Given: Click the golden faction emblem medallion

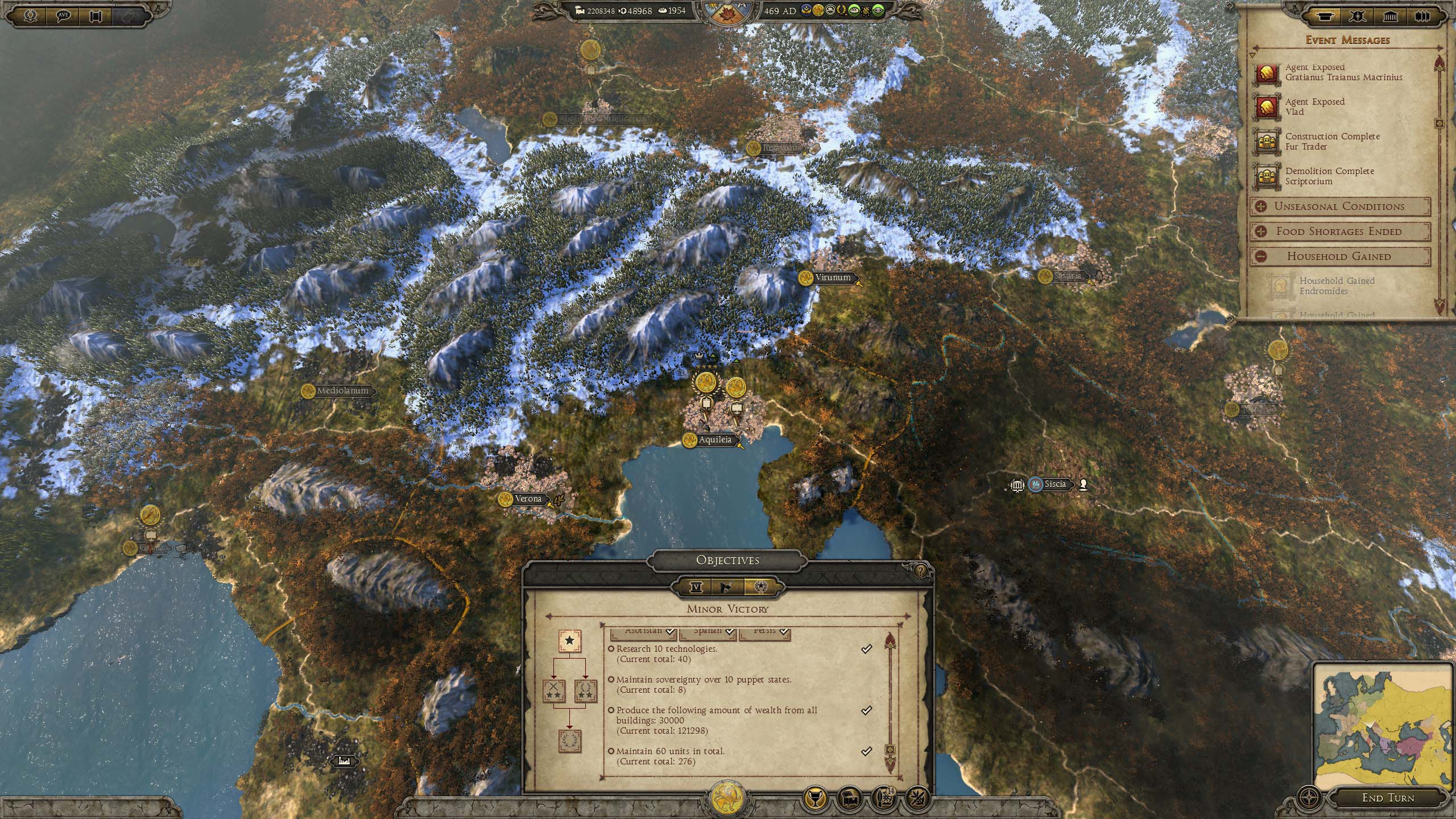Looking at the screenshot, I should (x=727, y=796).
